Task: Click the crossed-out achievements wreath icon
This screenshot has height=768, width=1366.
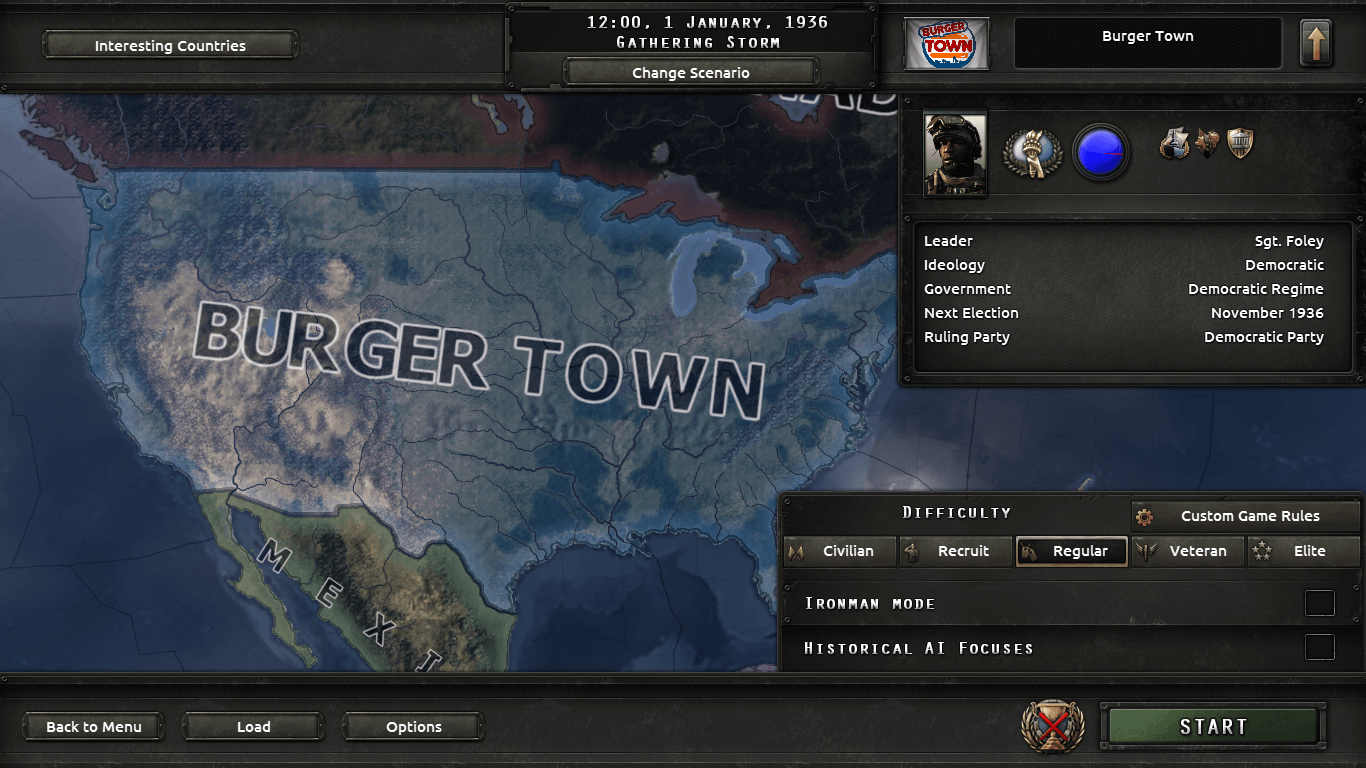Action: point(1052,726)
